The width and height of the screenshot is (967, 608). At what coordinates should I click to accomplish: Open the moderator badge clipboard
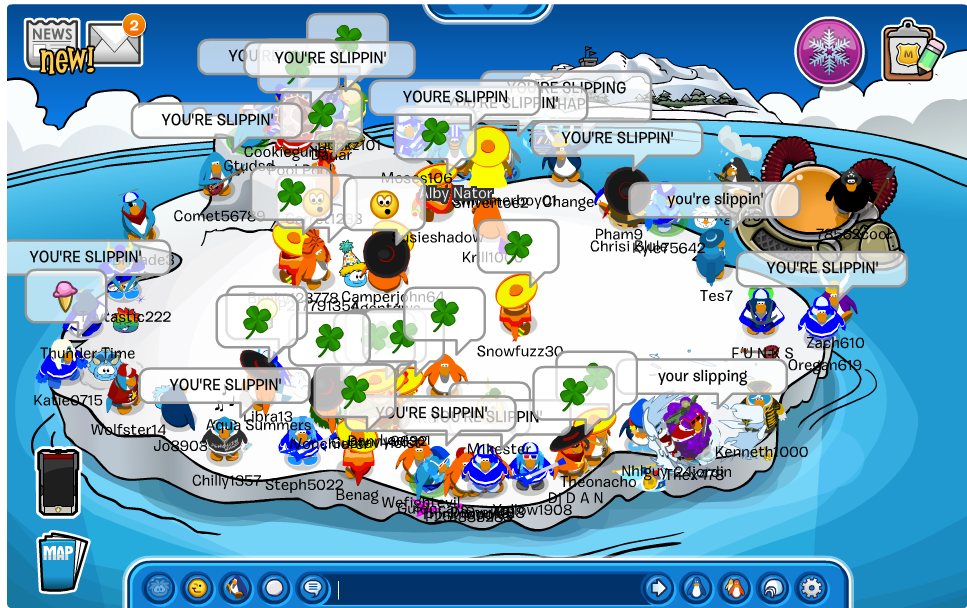point(912,50)
